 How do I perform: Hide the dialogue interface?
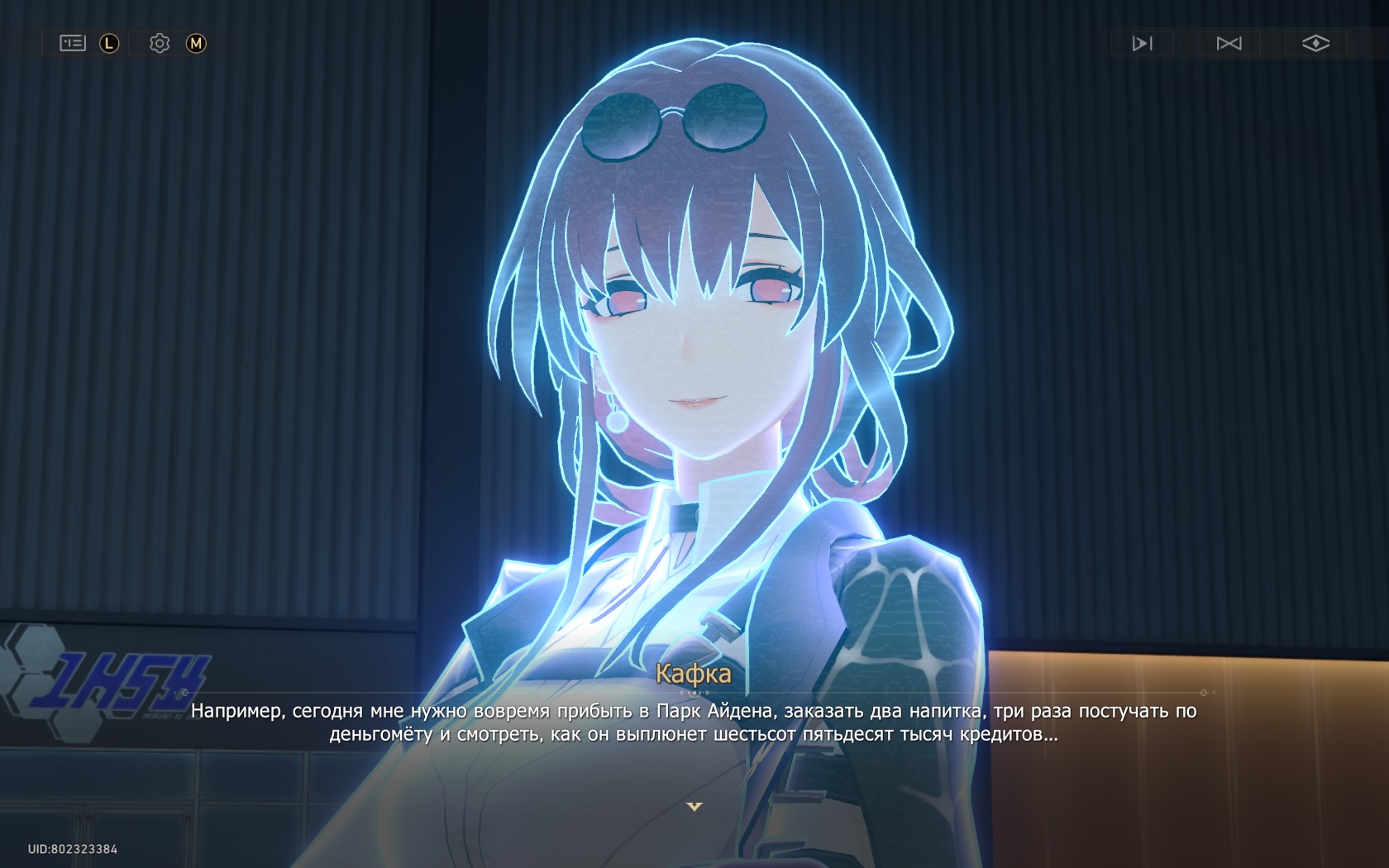point(1315,43)
